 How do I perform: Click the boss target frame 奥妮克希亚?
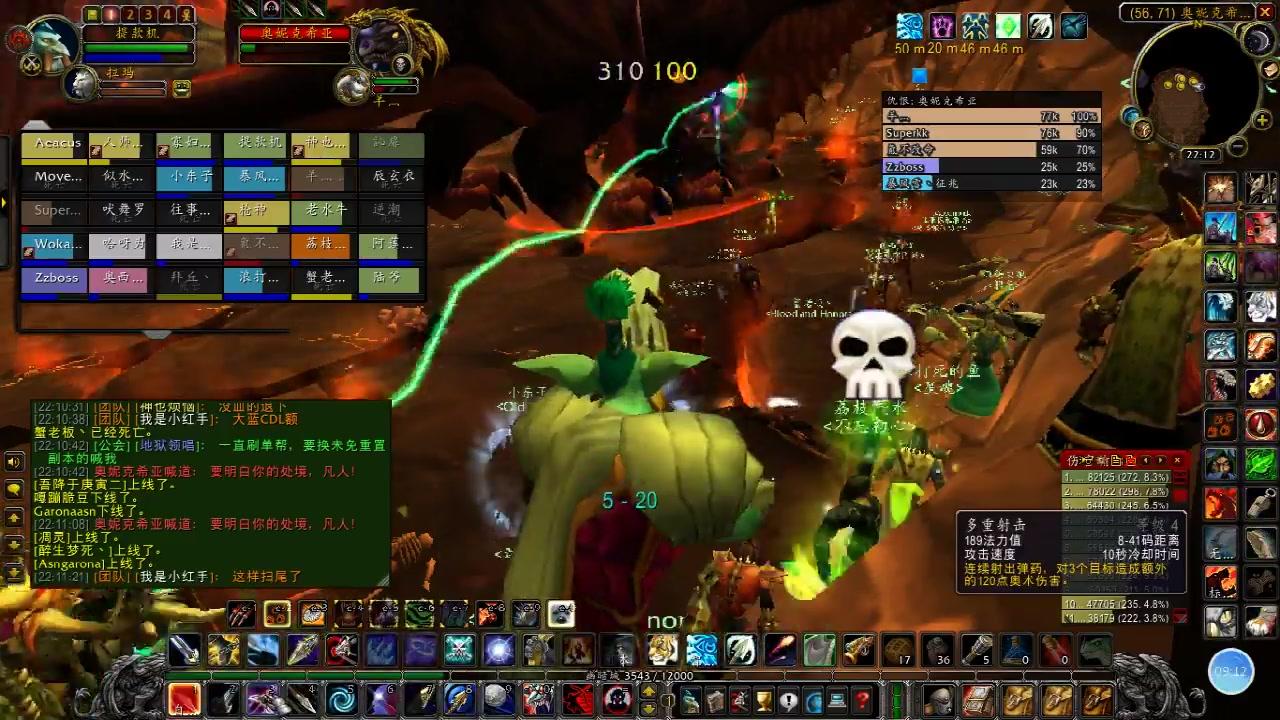[x=294, y=33]
